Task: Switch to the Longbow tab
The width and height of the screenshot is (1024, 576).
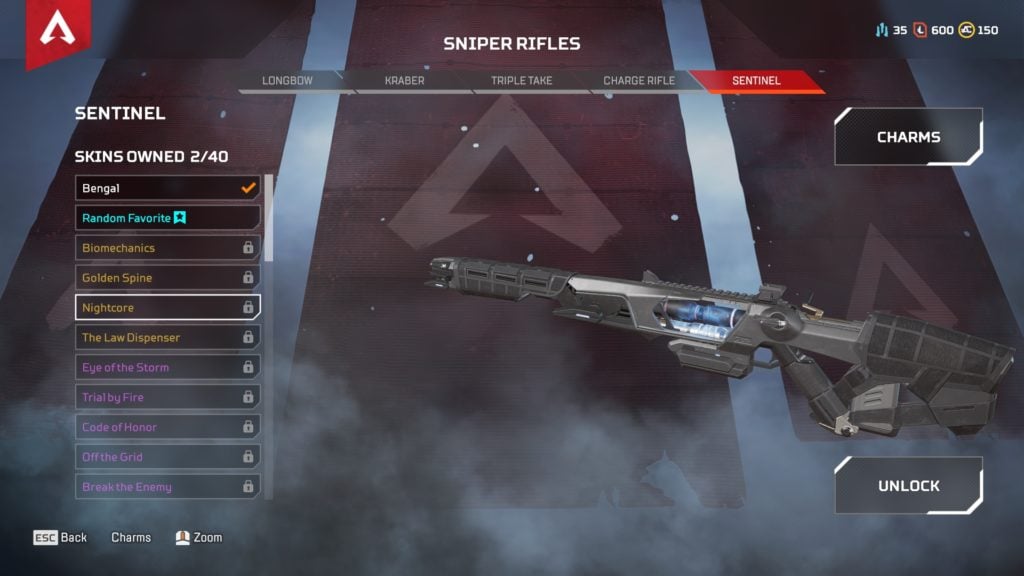Action: click(x=290, y=81)
